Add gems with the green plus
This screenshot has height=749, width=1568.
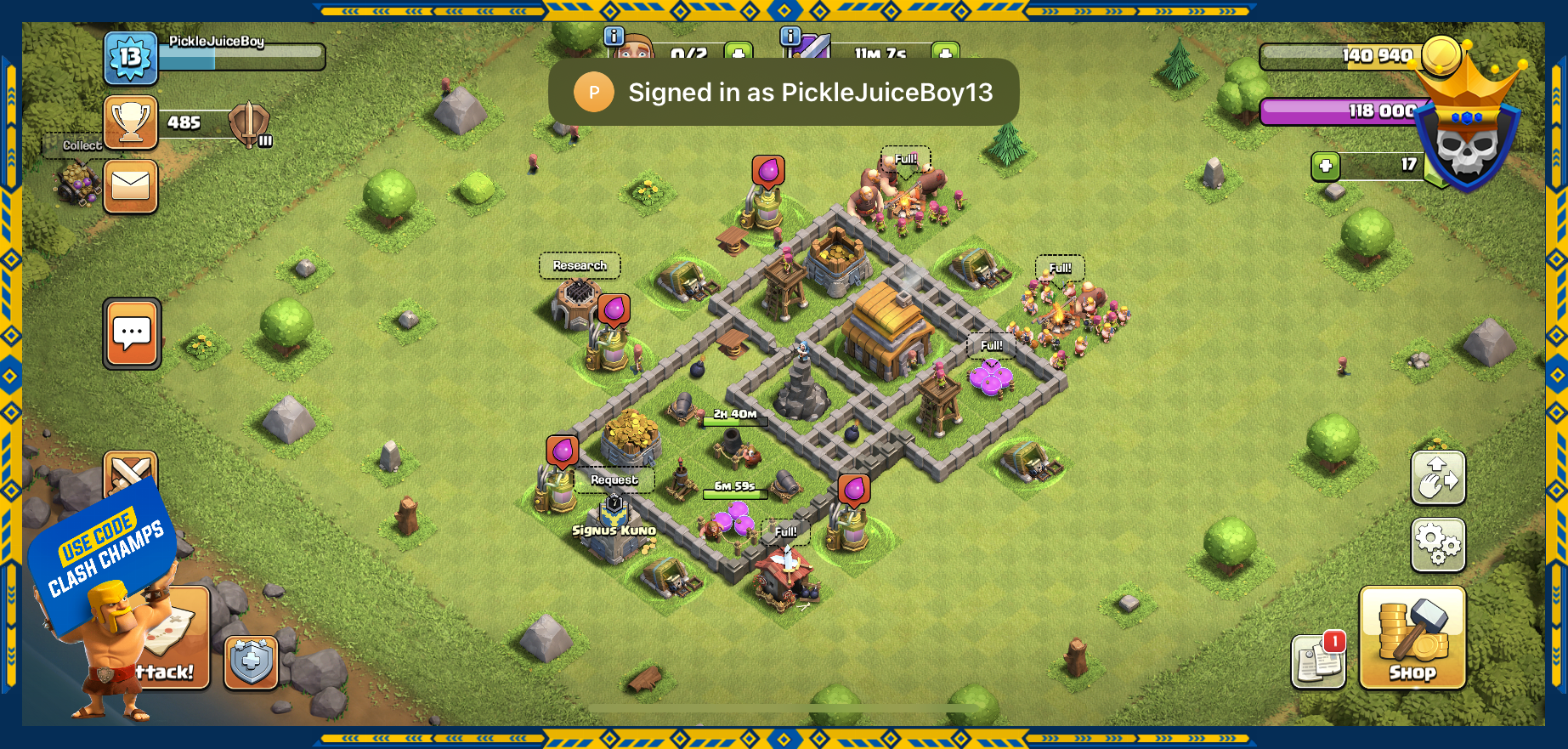[x=1325, y=166]
